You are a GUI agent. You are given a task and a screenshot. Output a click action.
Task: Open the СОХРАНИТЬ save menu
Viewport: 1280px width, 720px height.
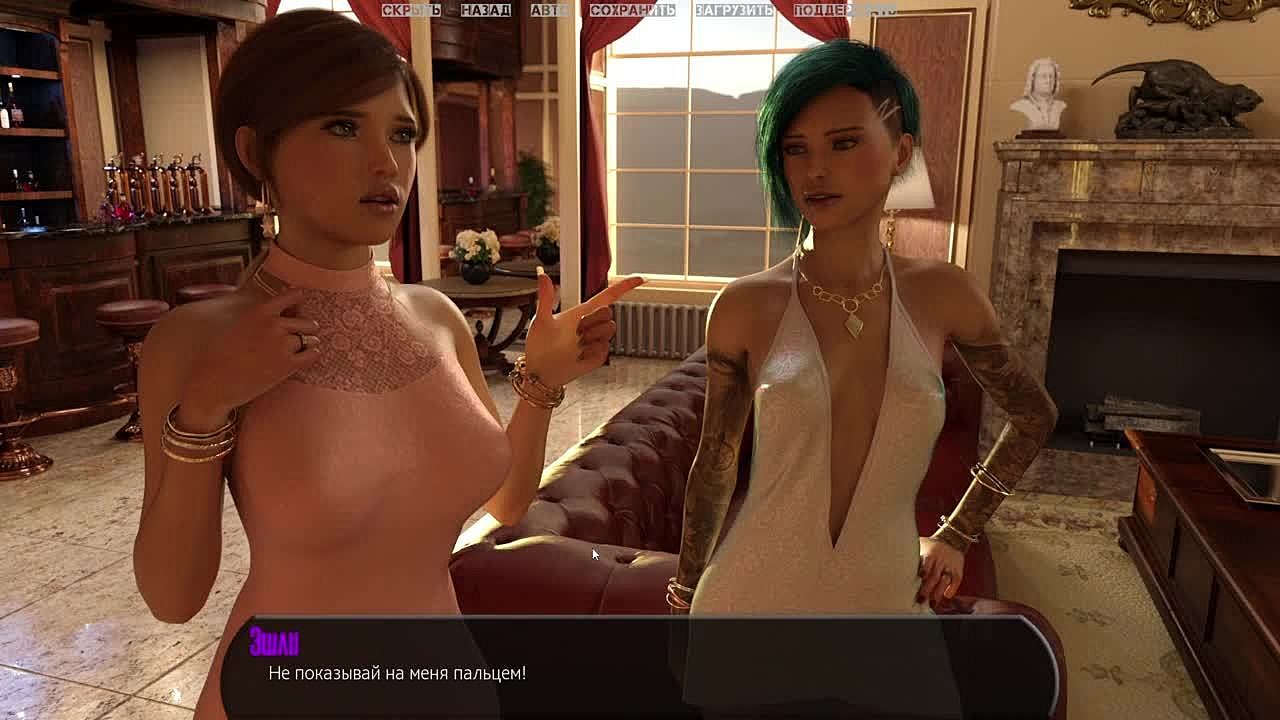tap(632, 10)
